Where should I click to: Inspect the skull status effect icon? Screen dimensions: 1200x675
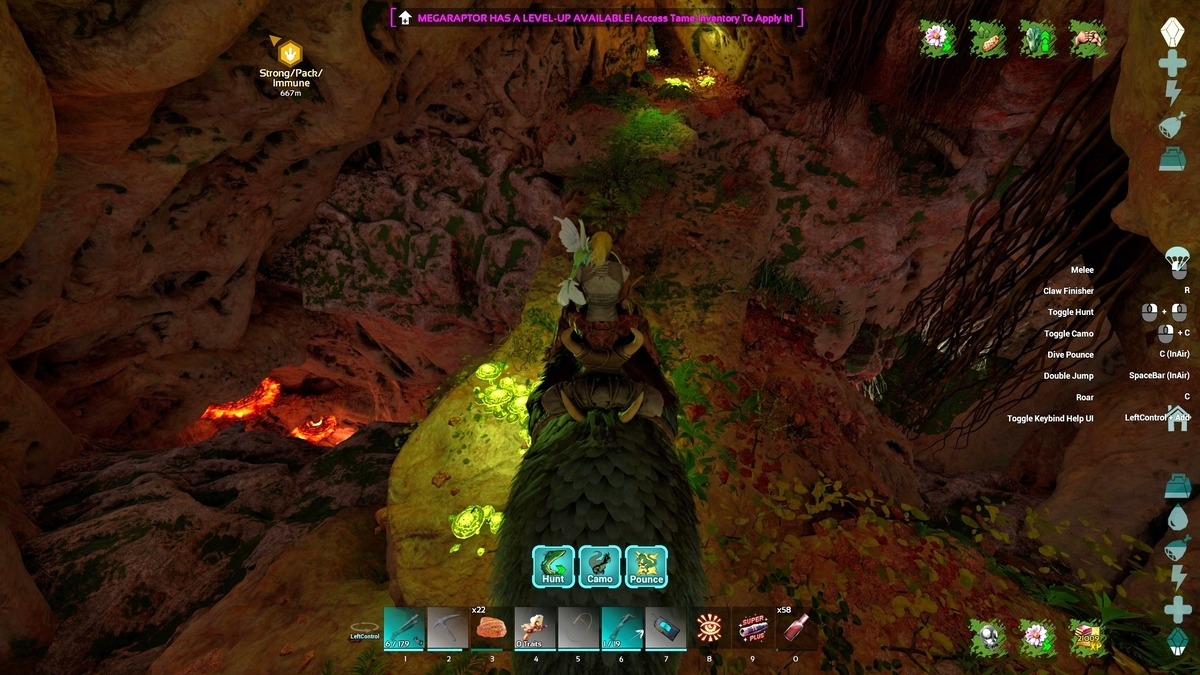click(988, 636)
